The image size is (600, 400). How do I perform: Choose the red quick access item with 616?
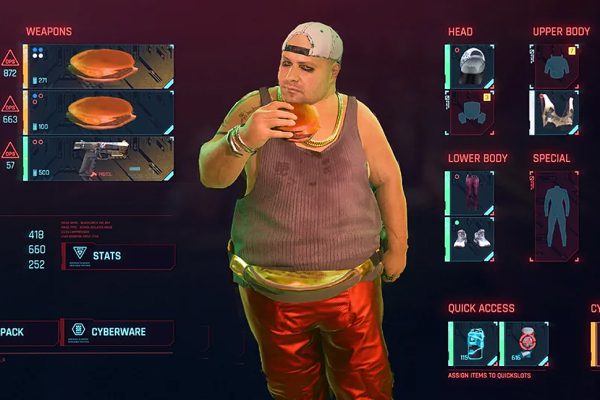pos(525,343)
